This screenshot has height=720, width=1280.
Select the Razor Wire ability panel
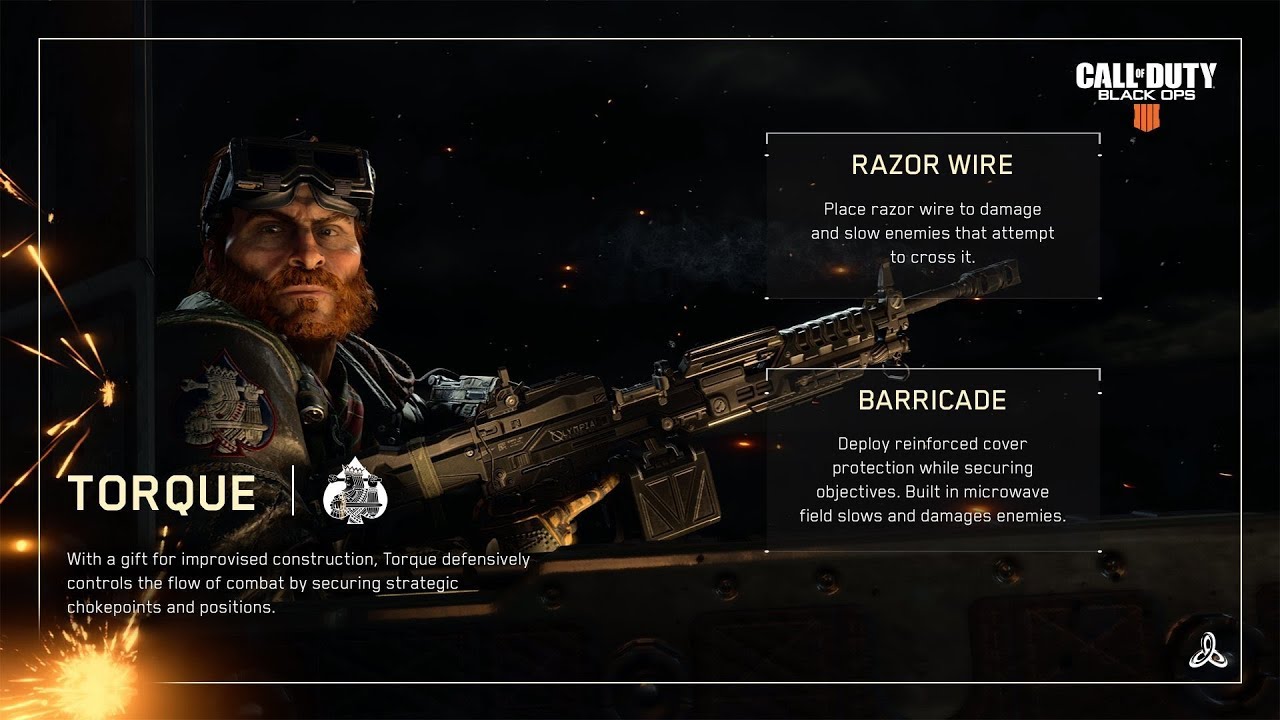click(x=933, y=215)
